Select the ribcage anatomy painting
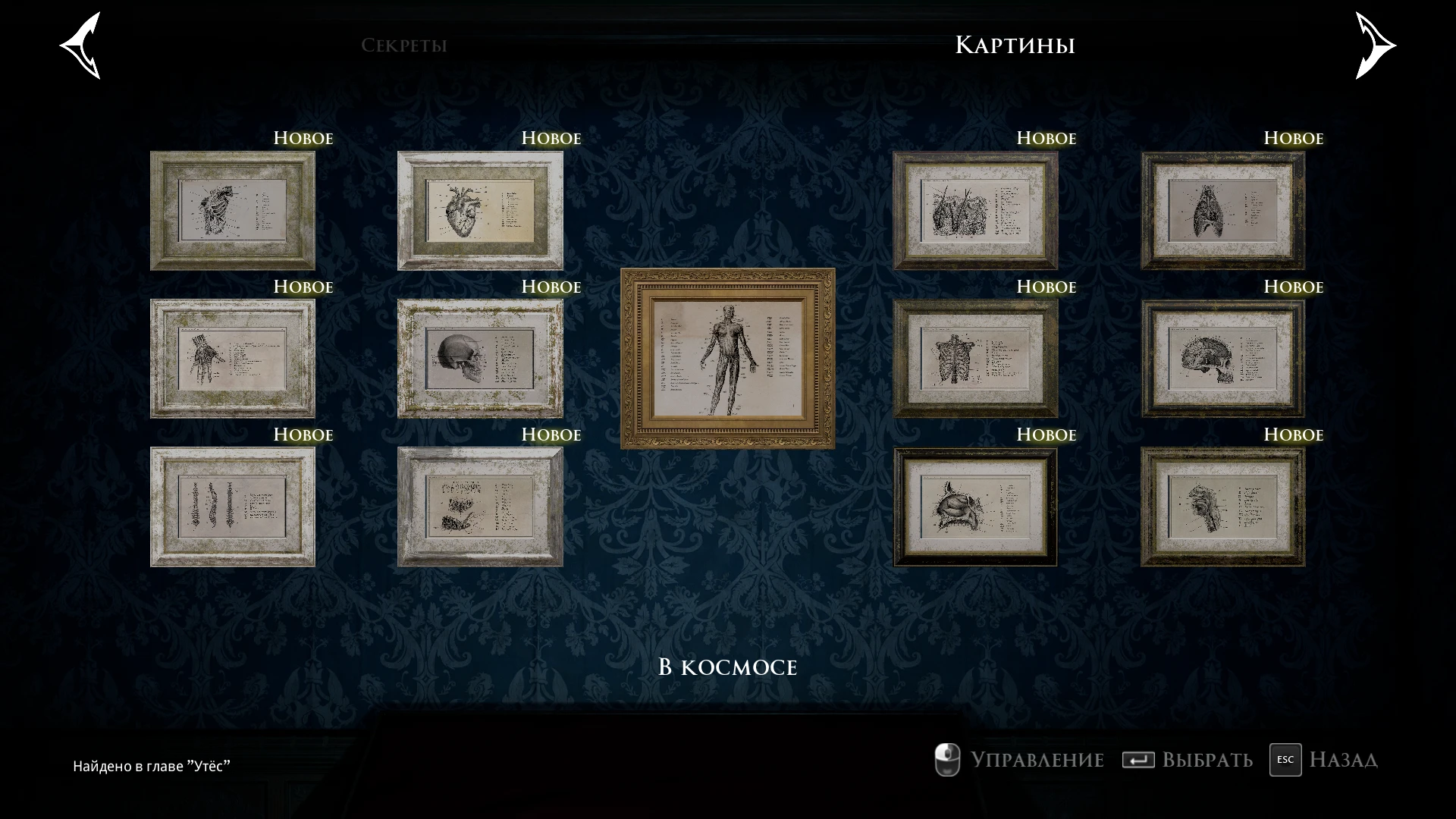 (975, 358)
